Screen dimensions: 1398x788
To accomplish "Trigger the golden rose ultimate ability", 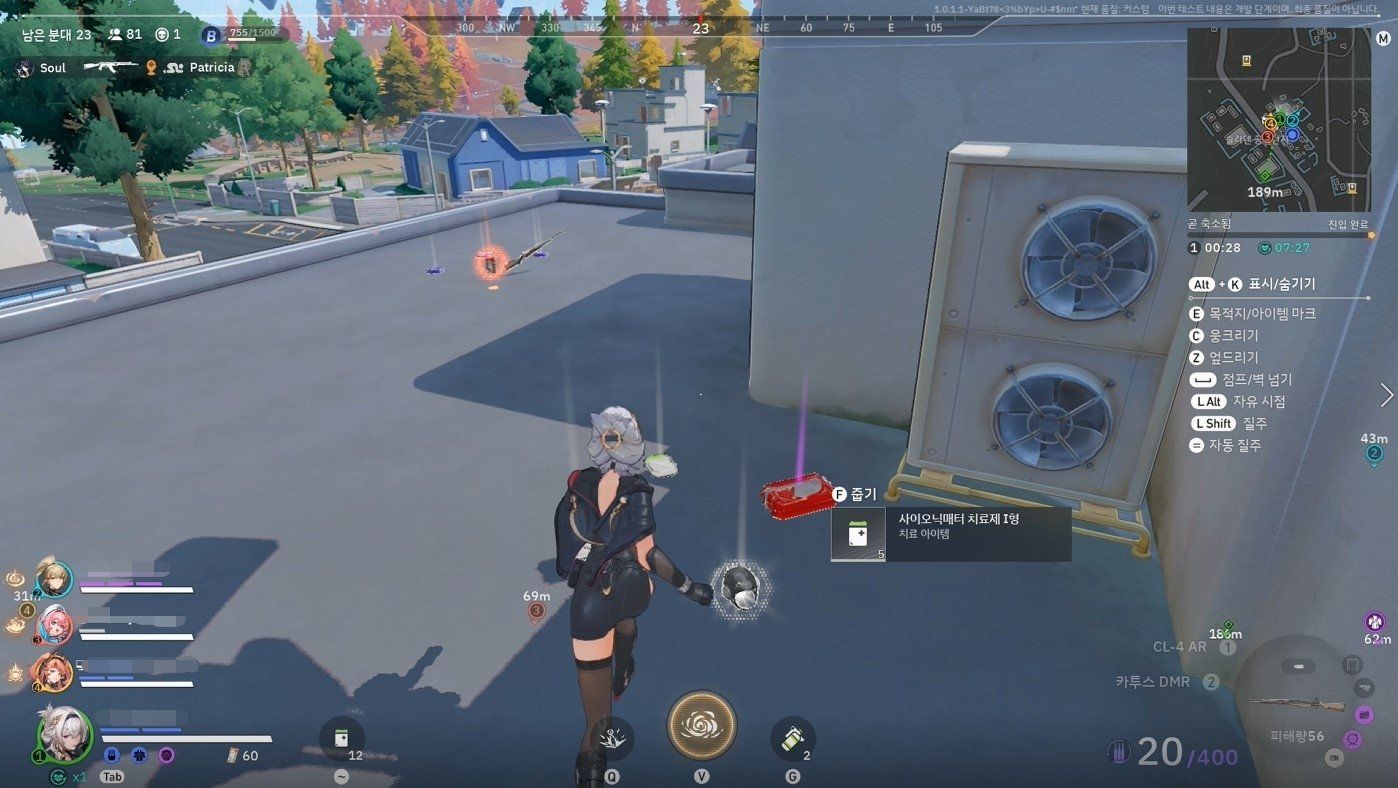I will [701, 725].
